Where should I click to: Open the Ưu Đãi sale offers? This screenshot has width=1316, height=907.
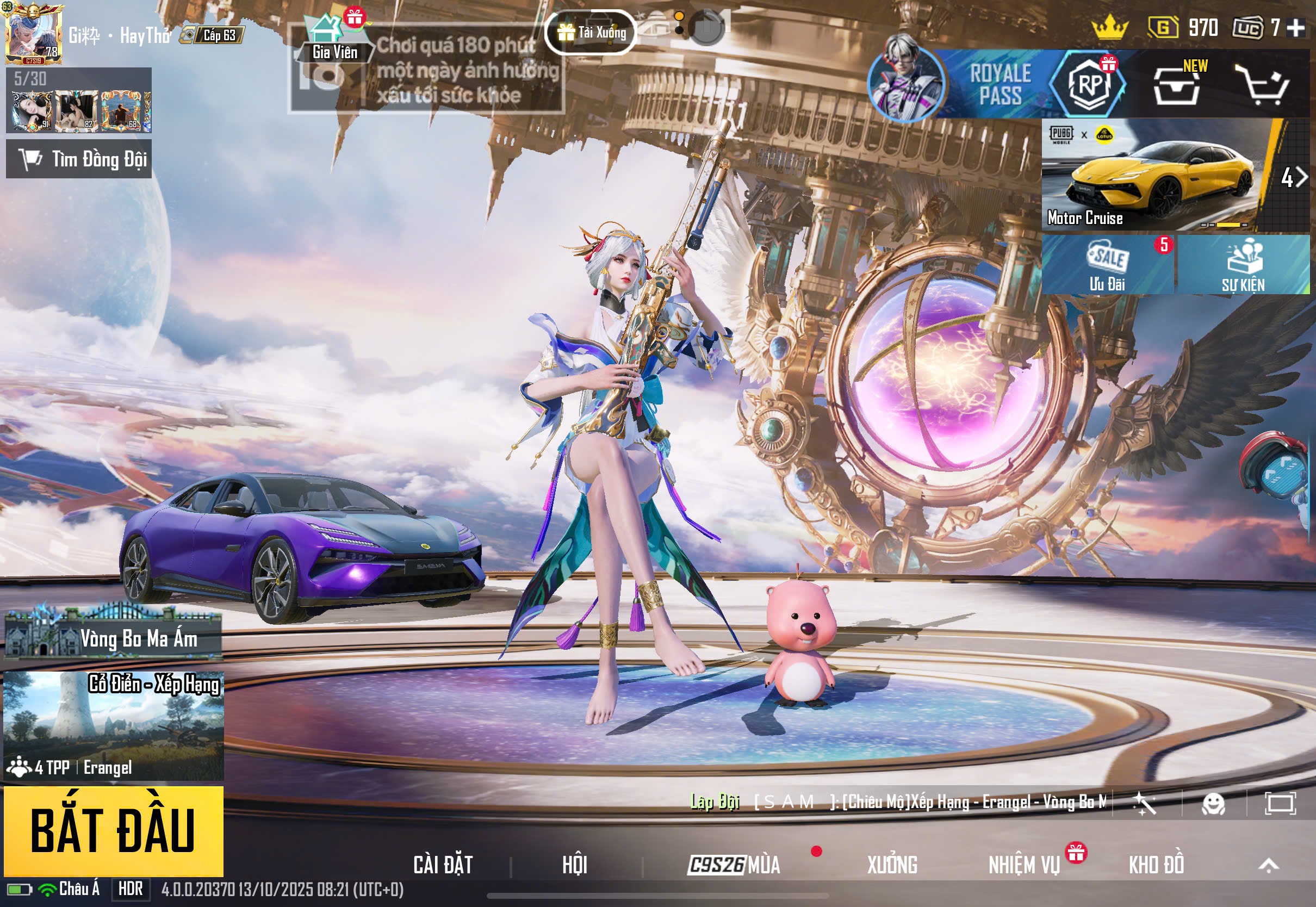click(x=1107, y=265)
